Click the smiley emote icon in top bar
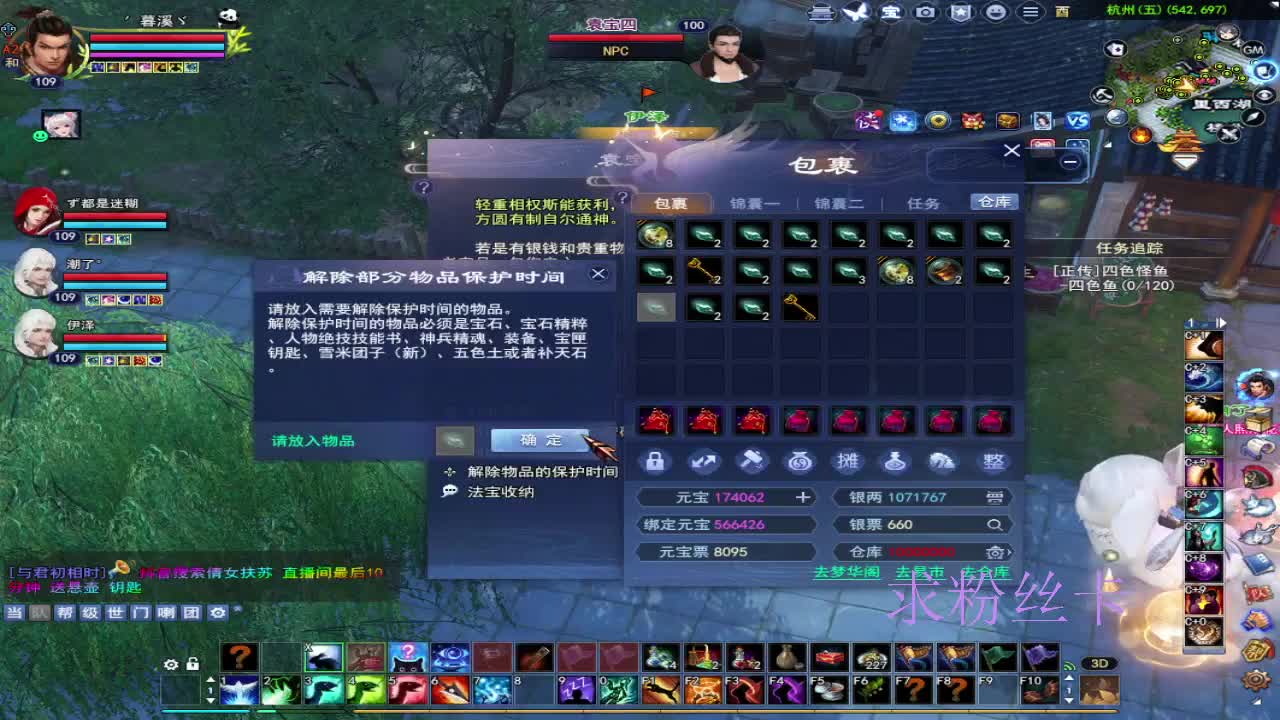Screen dimensions: 1280x720 click(995, 12)
